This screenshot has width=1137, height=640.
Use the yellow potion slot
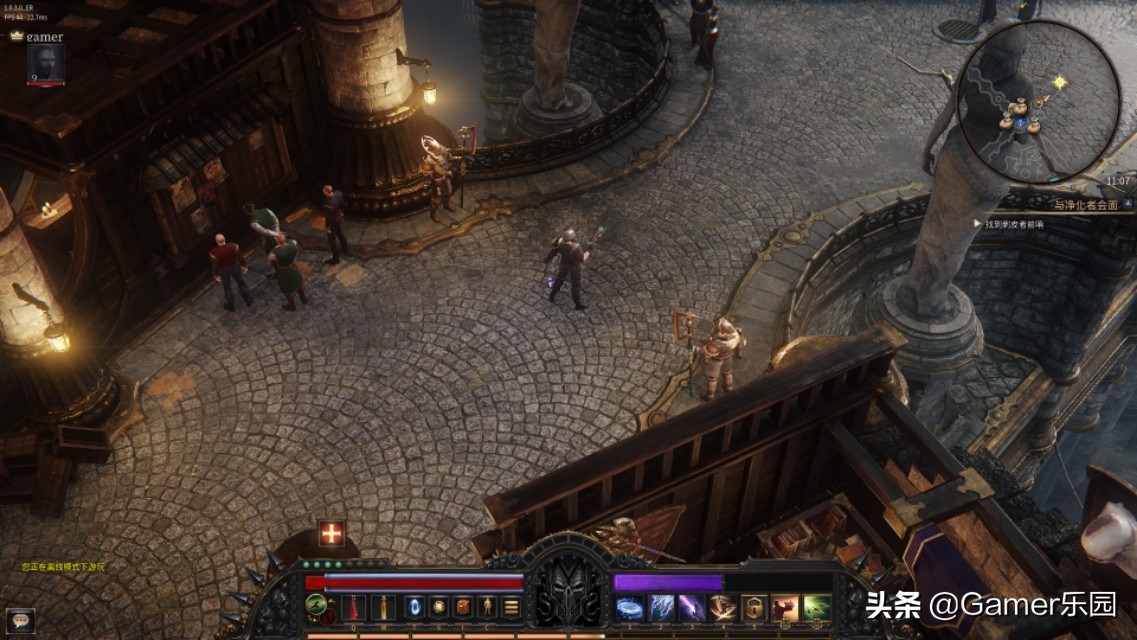tap(383, 607)
